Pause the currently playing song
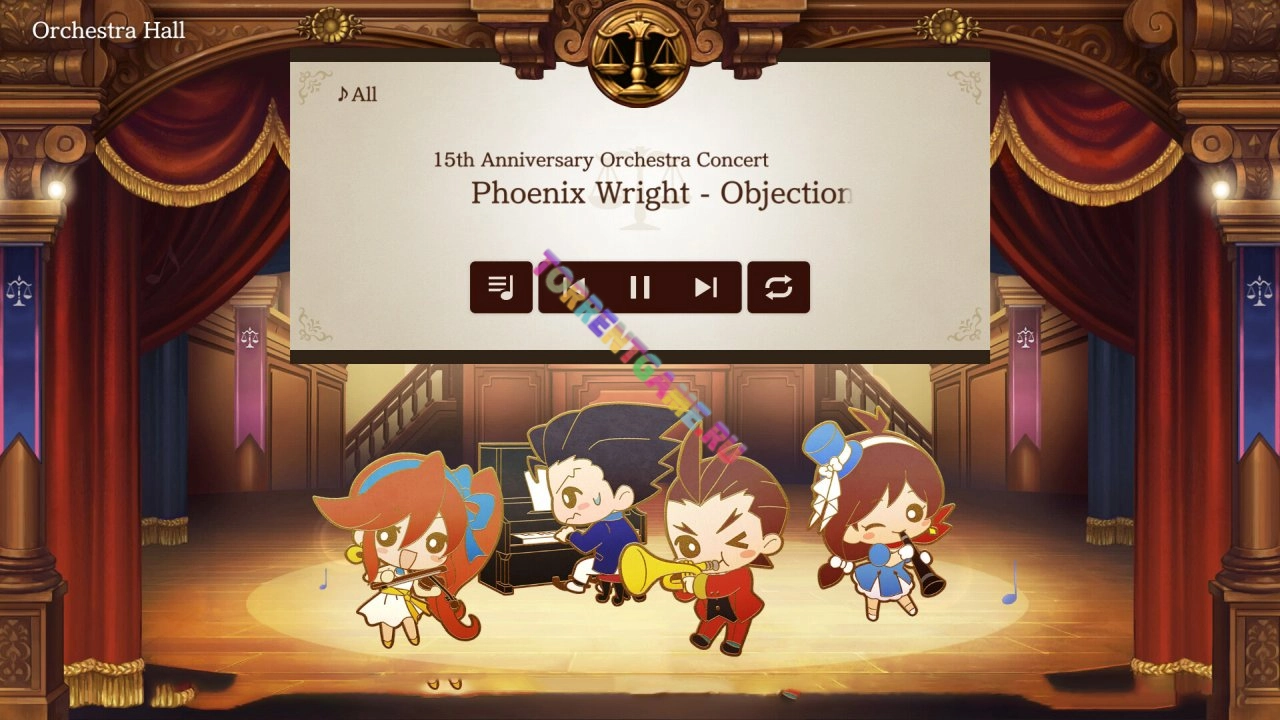 (640, 288)
